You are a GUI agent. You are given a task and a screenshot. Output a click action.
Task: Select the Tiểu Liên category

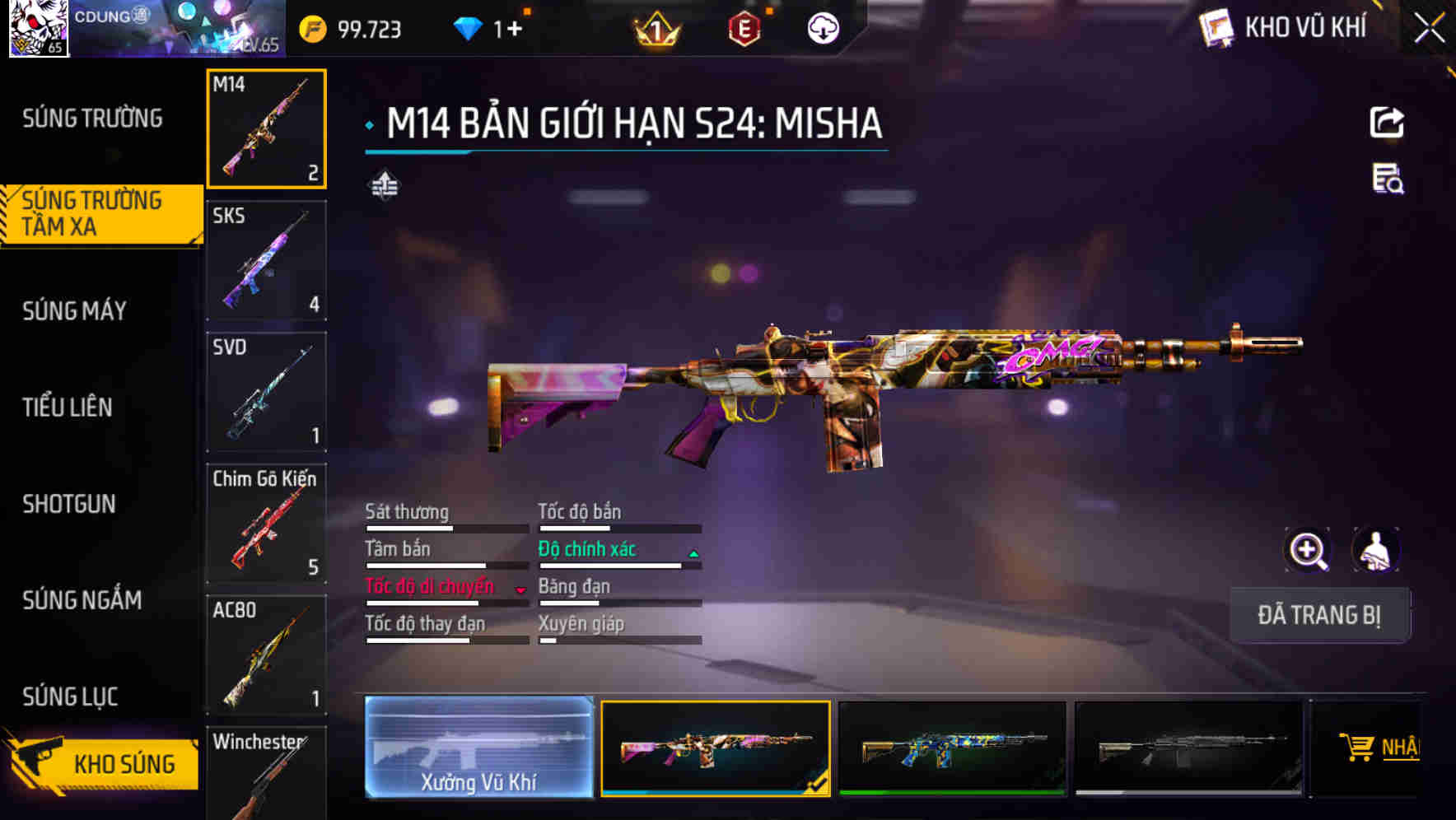(x=67, y=407)
